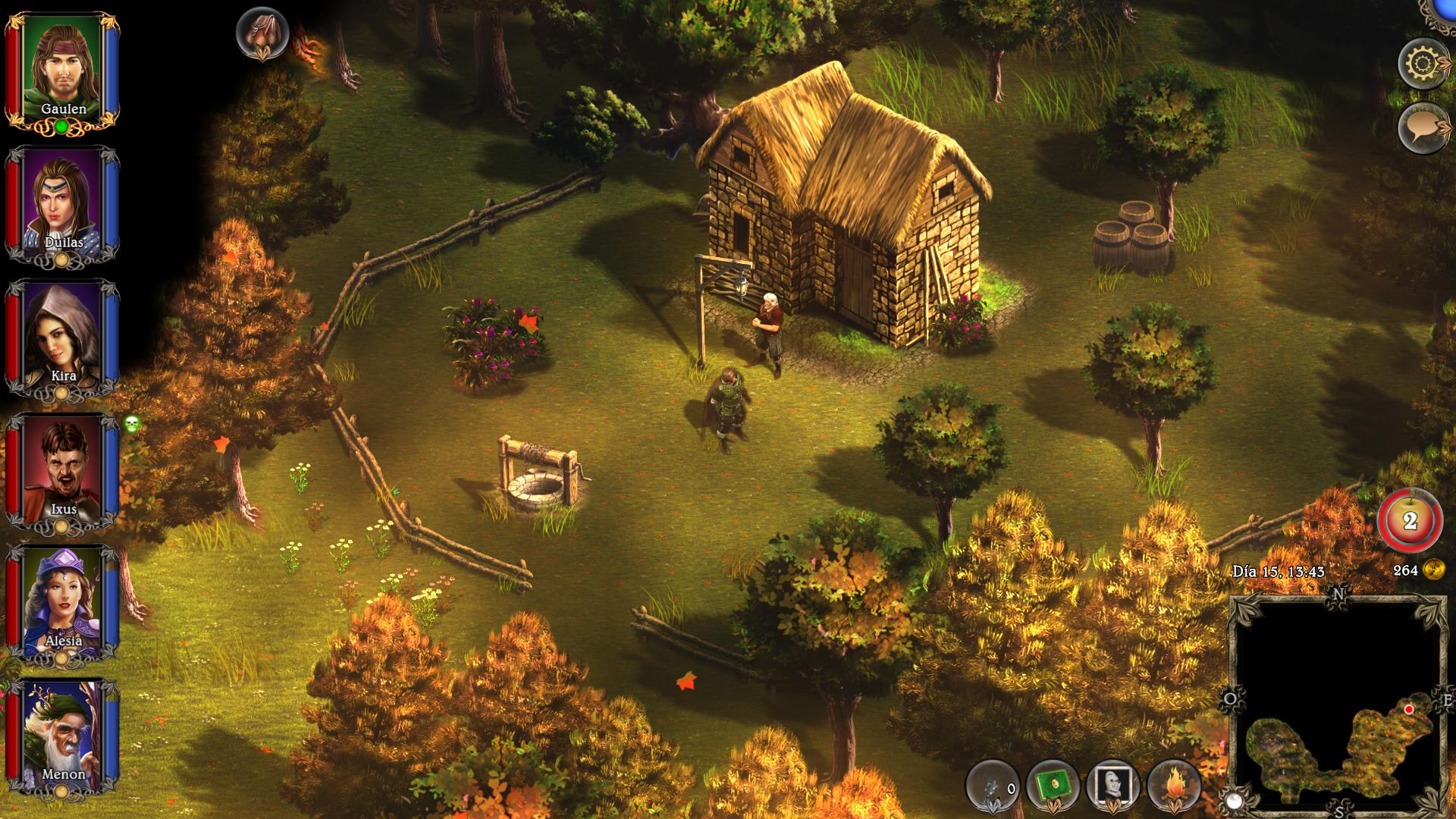This screenshot has height=819, width=1456.
Task: Click the apple food supply counter
Action: [1410, 521]
